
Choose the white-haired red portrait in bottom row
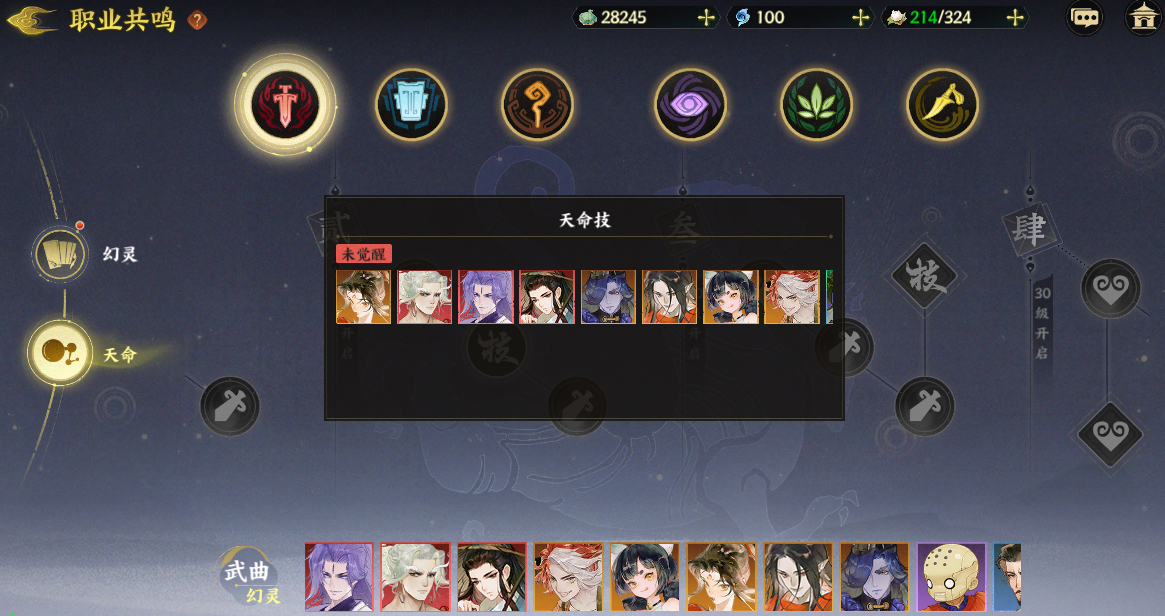coord(415,577)
